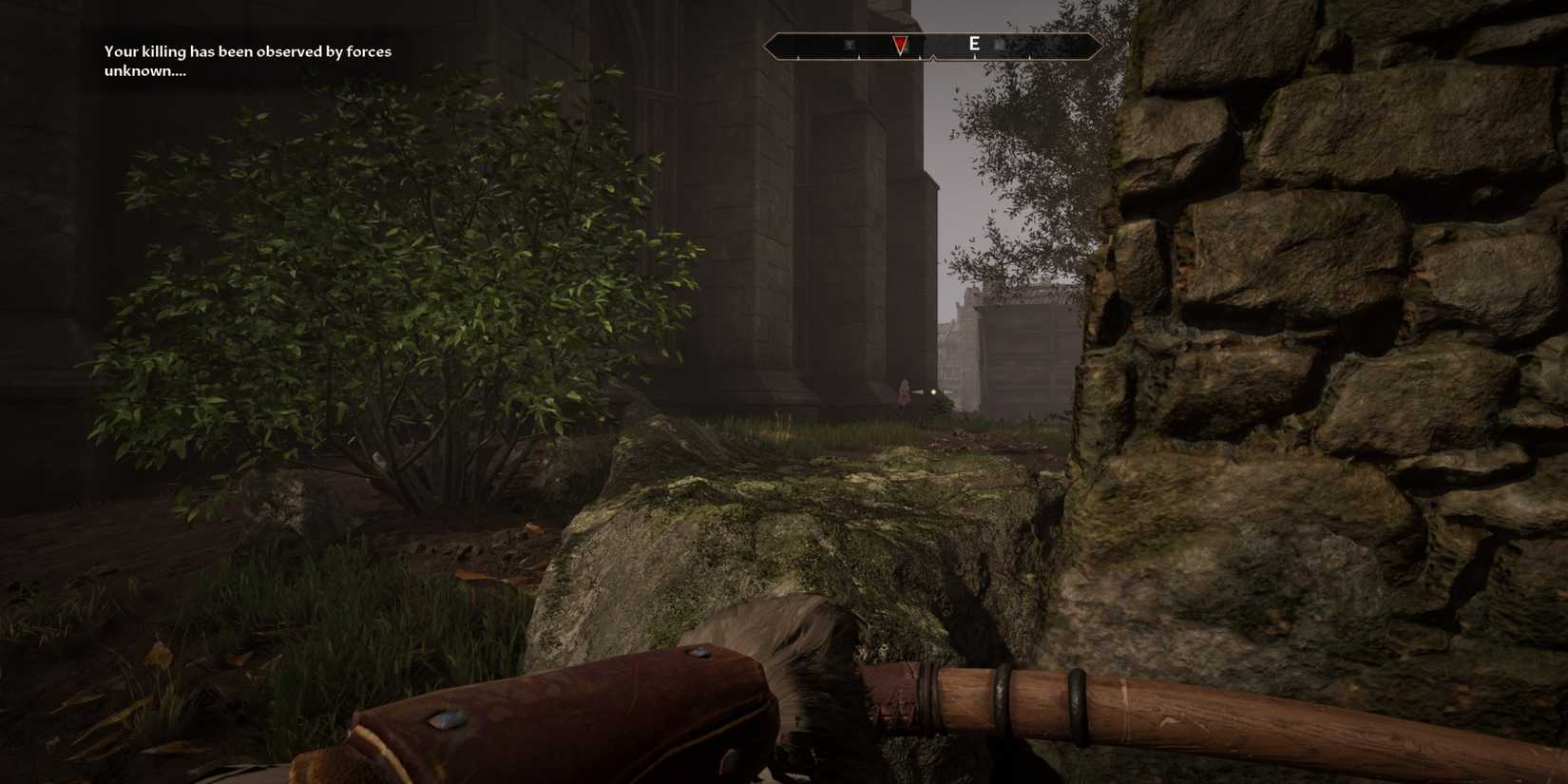Select the red objective marker on the compass

pyautogui.click(x=899, y=44)
